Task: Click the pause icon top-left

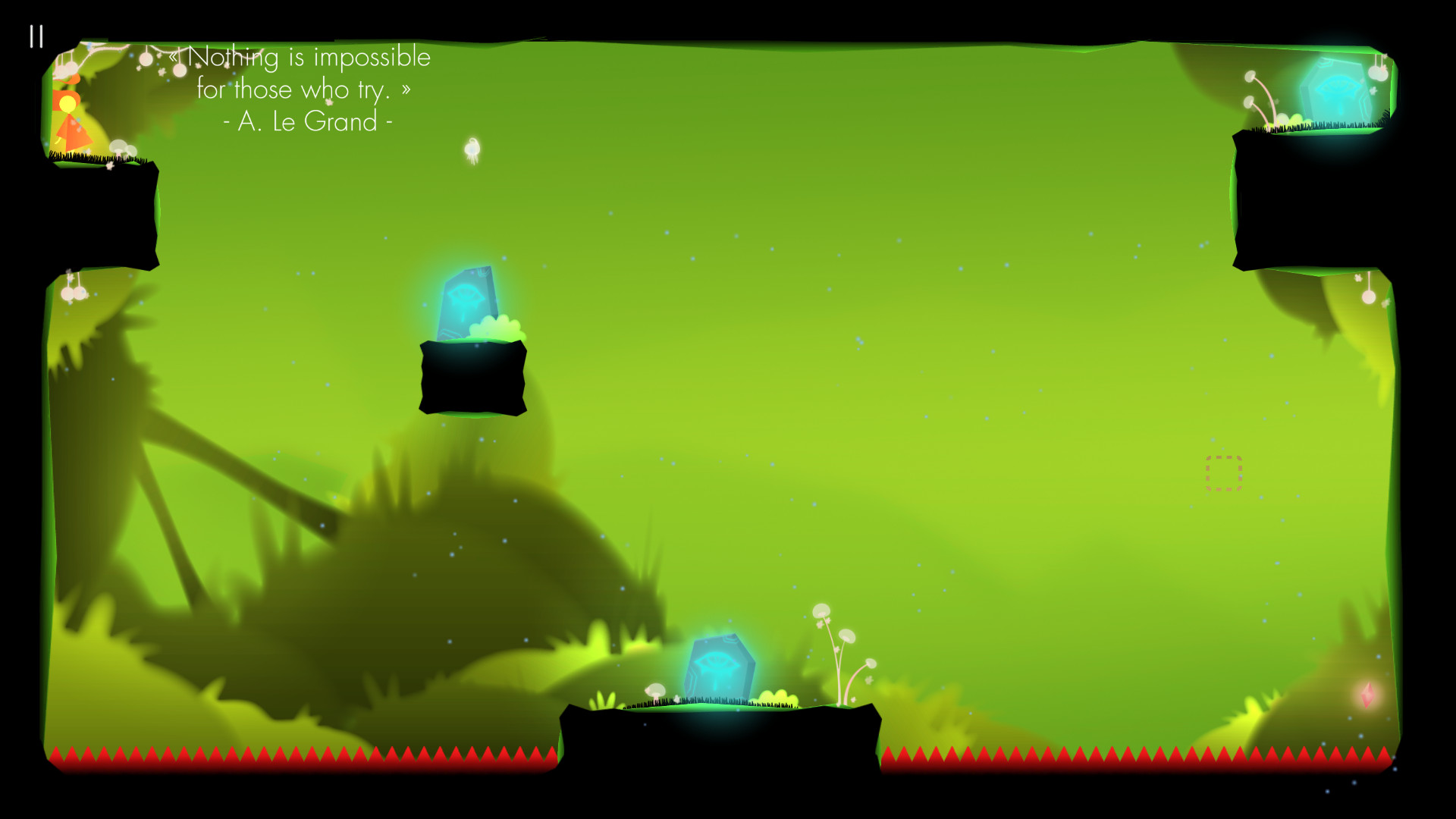Action: coord(36,36)
